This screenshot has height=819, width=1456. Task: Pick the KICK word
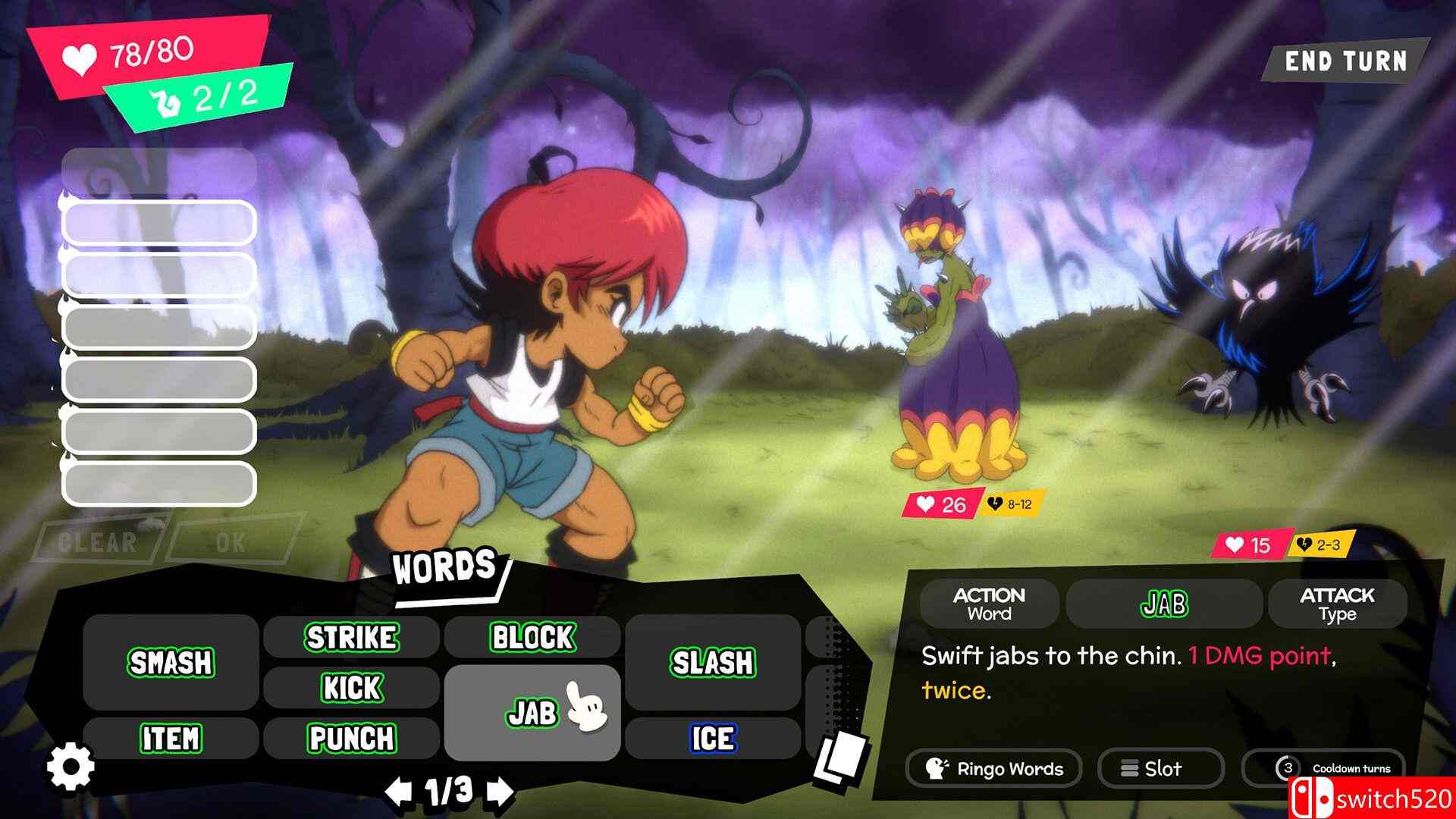351,688
